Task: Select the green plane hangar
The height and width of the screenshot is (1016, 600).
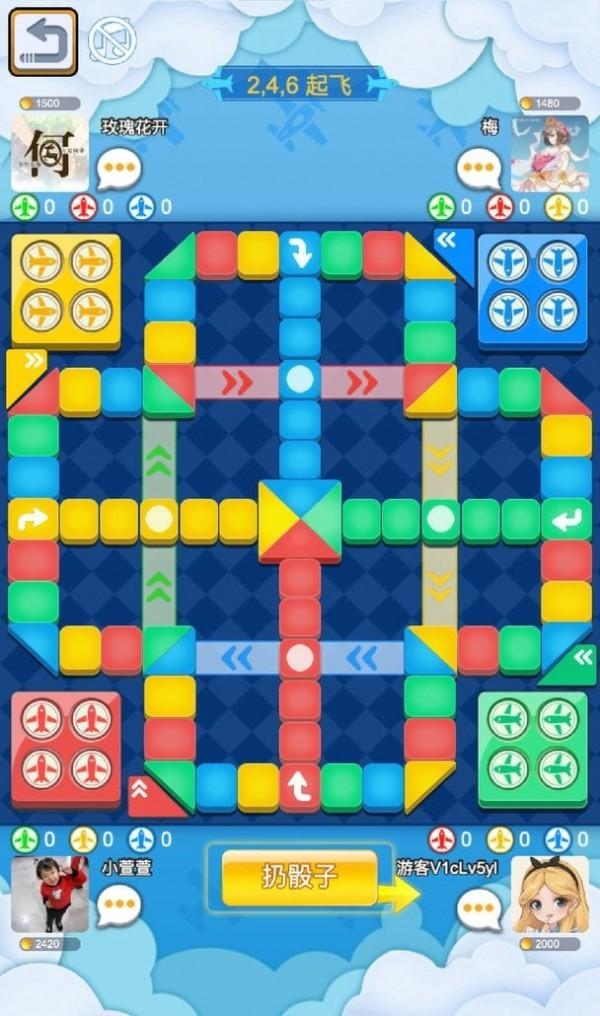Action: (x=532, y=748)
